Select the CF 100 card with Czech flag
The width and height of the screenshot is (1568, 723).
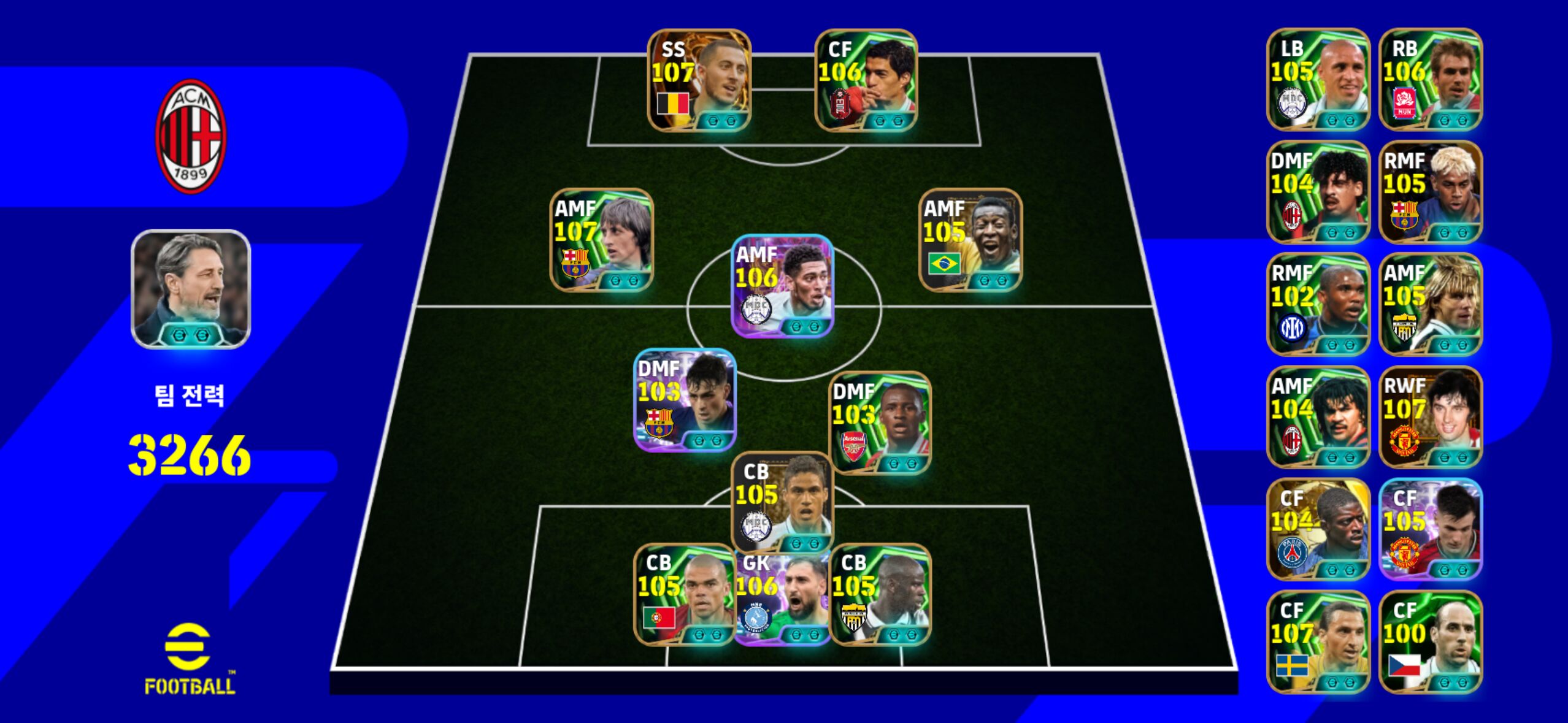(x=1431, y=641)
